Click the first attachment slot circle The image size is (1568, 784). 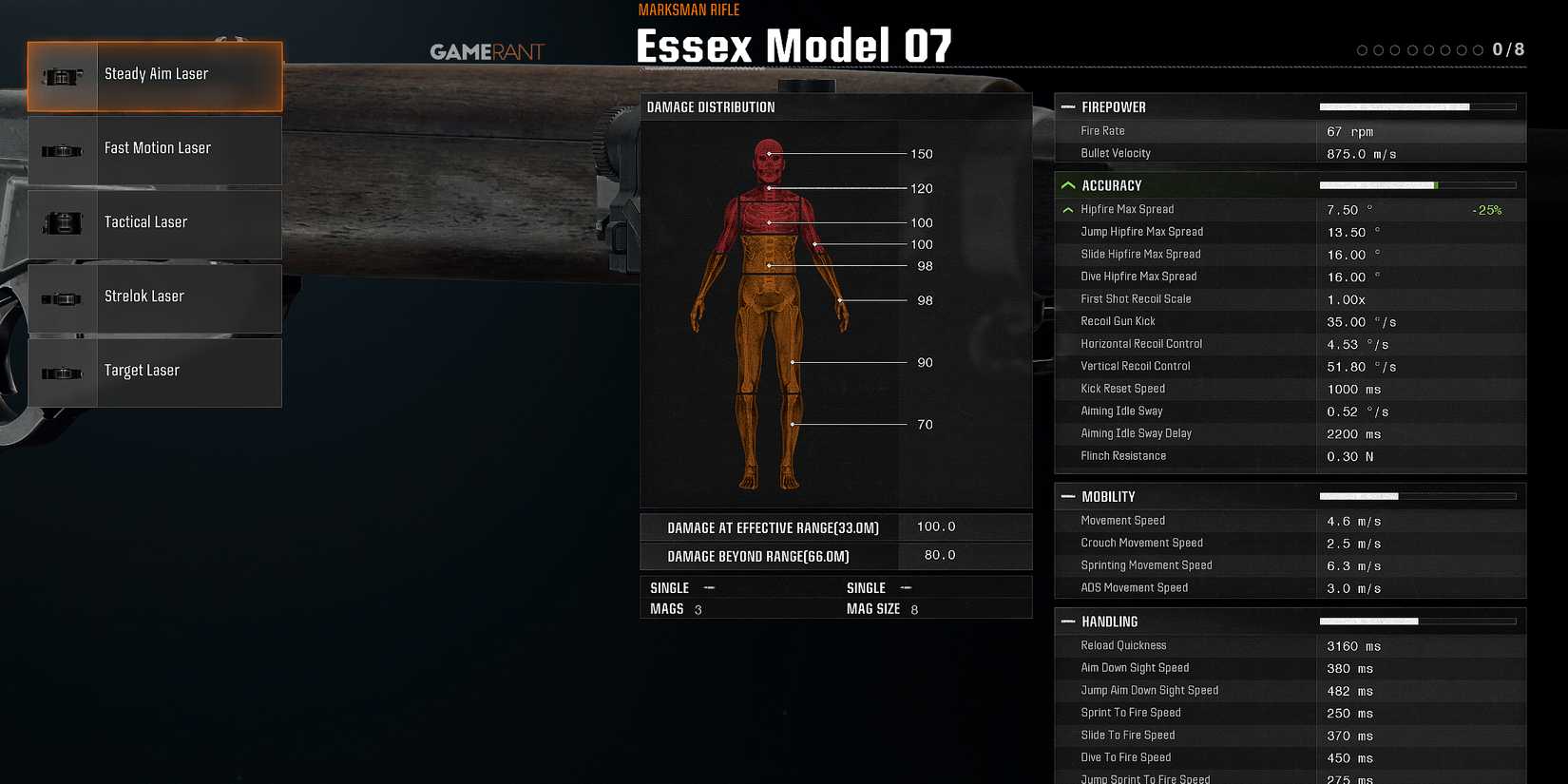[x=1365, y=49]
